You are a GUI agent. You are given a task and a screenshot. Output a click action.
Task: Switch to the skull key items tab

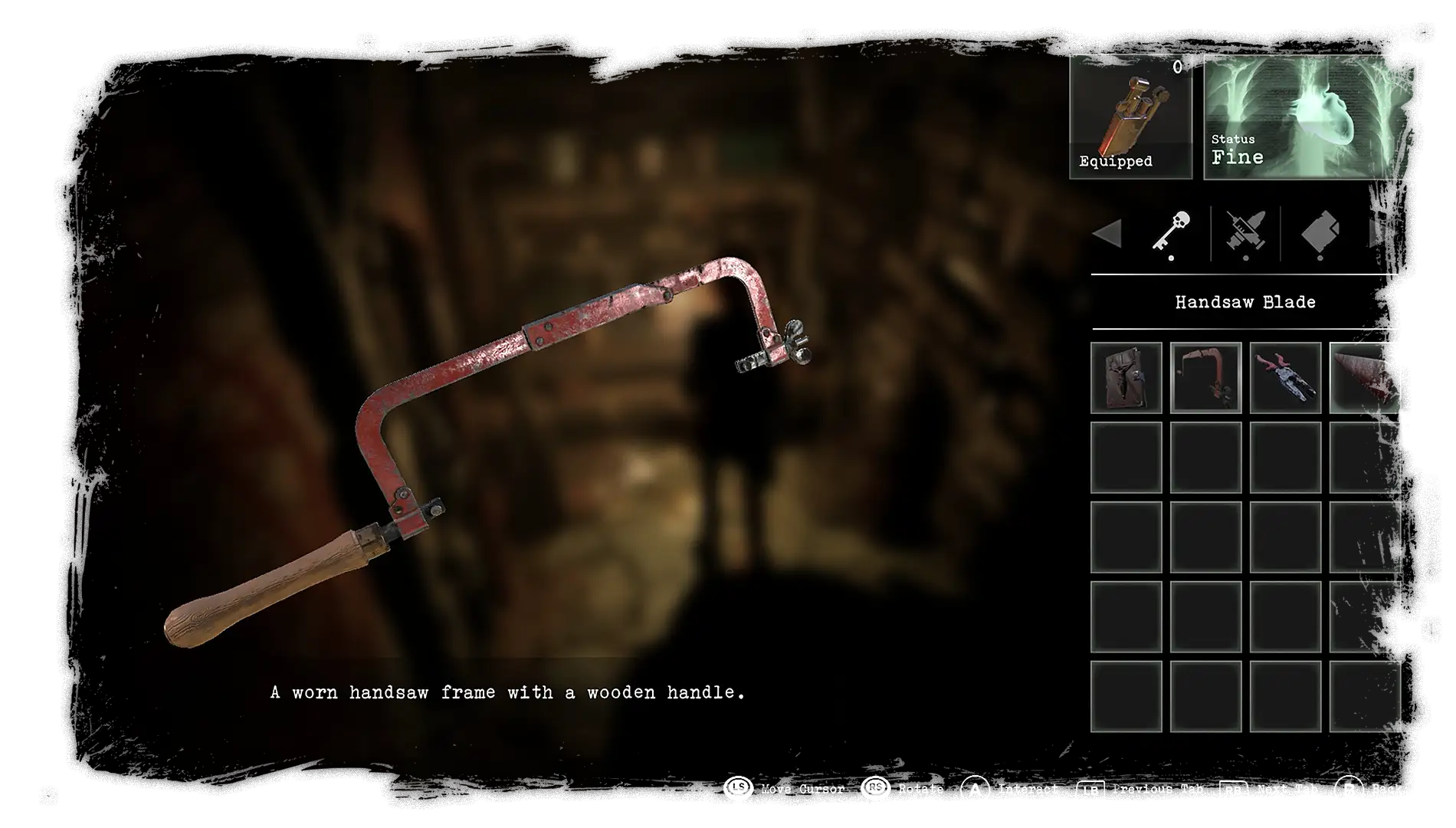1171,232
